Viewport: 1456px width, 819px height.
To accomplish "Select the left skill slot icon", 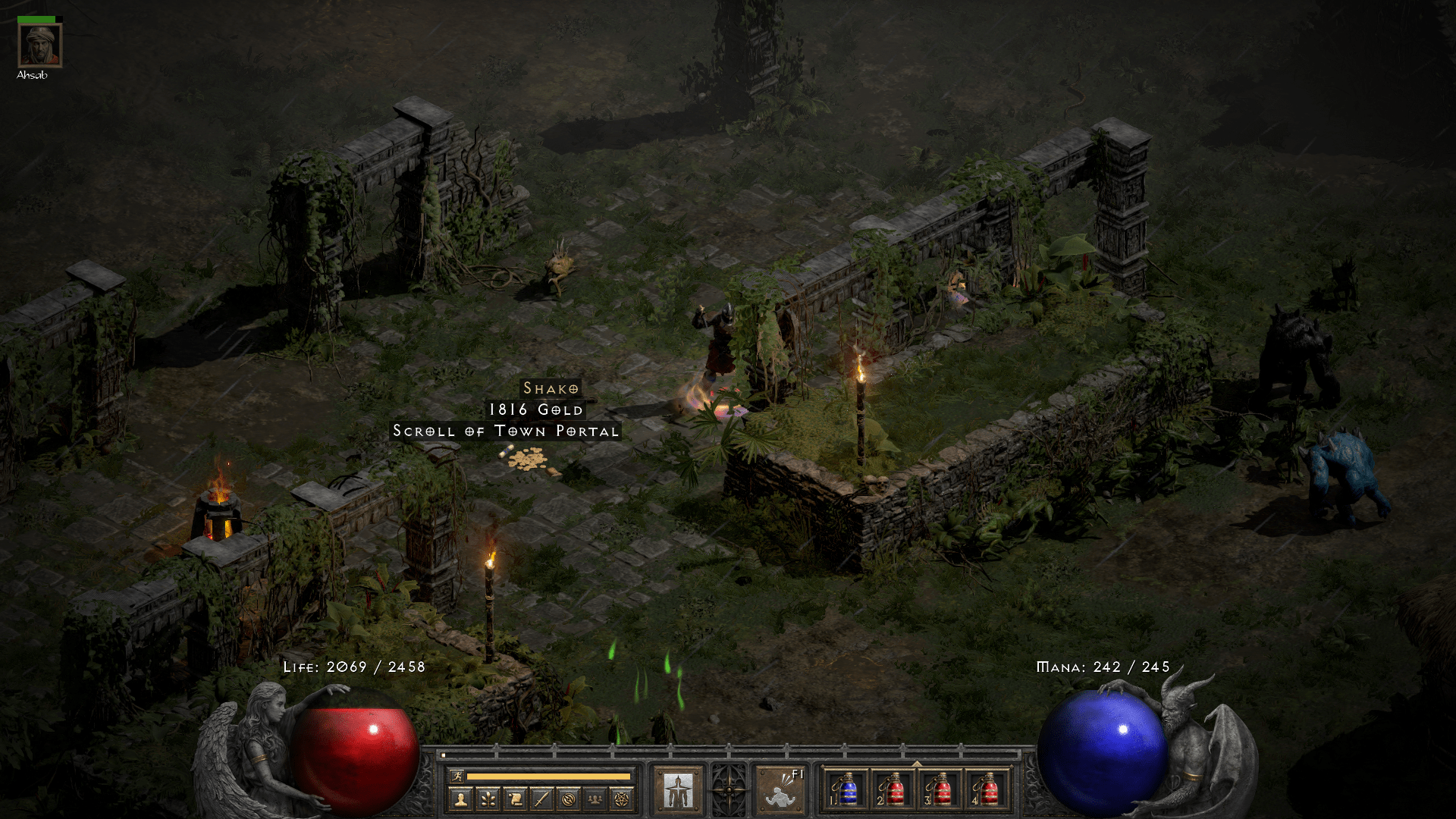I will [680, 789].
